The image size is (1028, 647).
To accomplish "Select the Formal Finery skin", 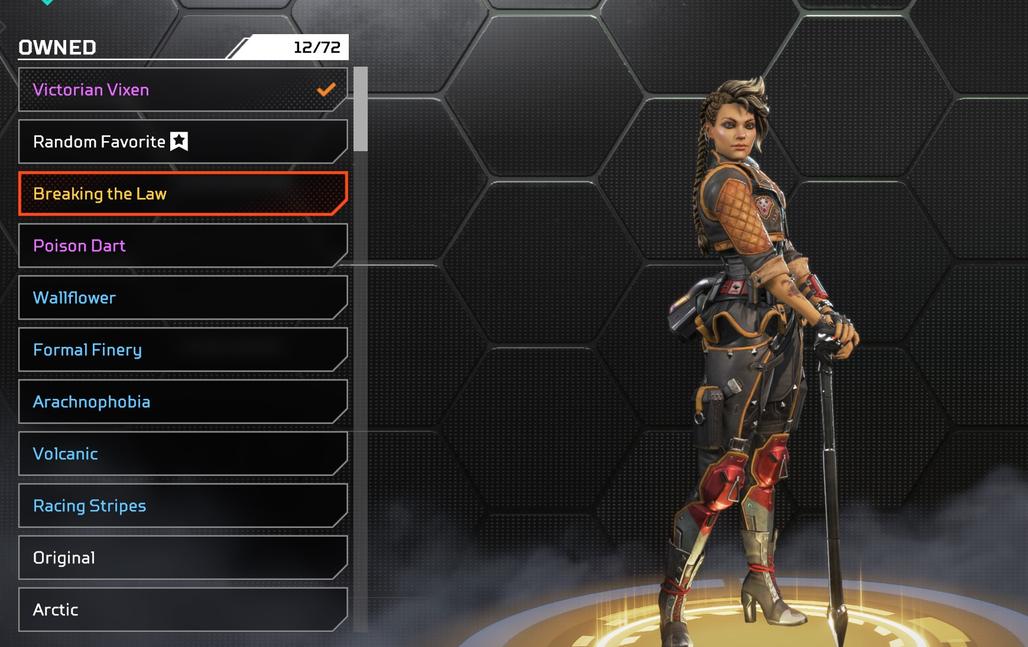I will (x=182, y=350).
